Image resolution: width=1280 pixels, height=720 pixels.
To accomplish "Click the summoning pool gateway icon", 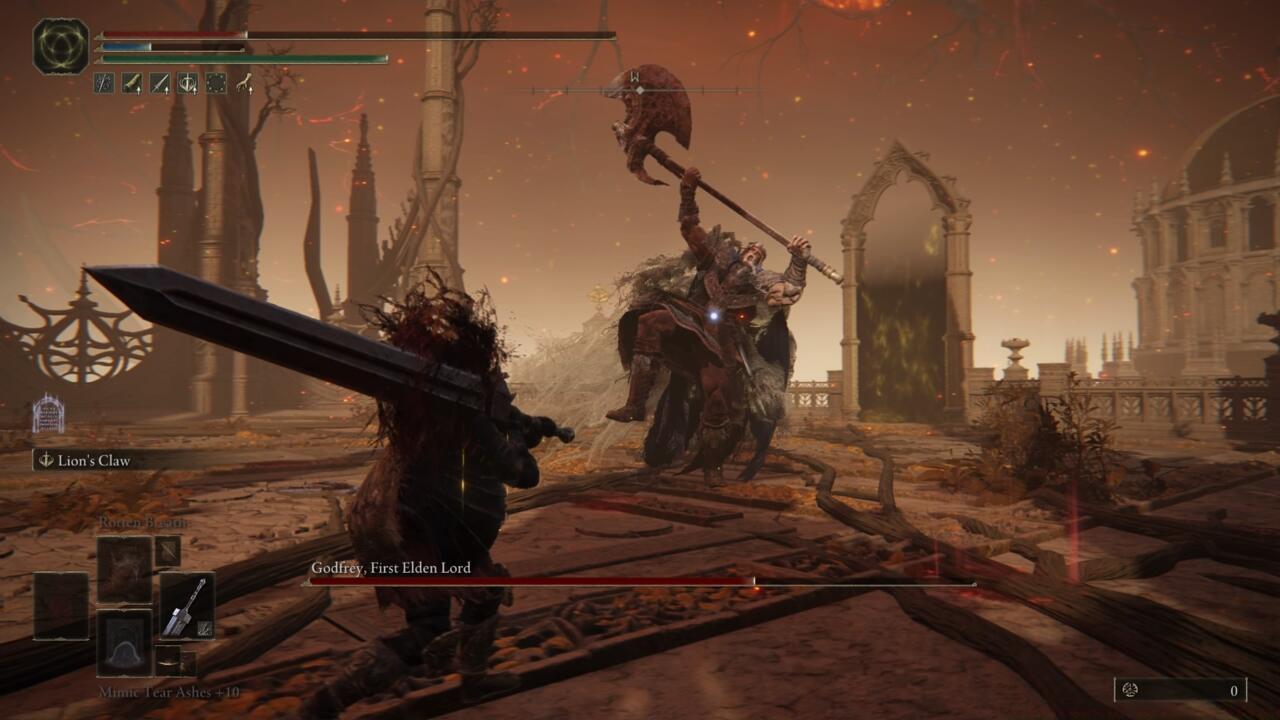I will click(48, 413).
